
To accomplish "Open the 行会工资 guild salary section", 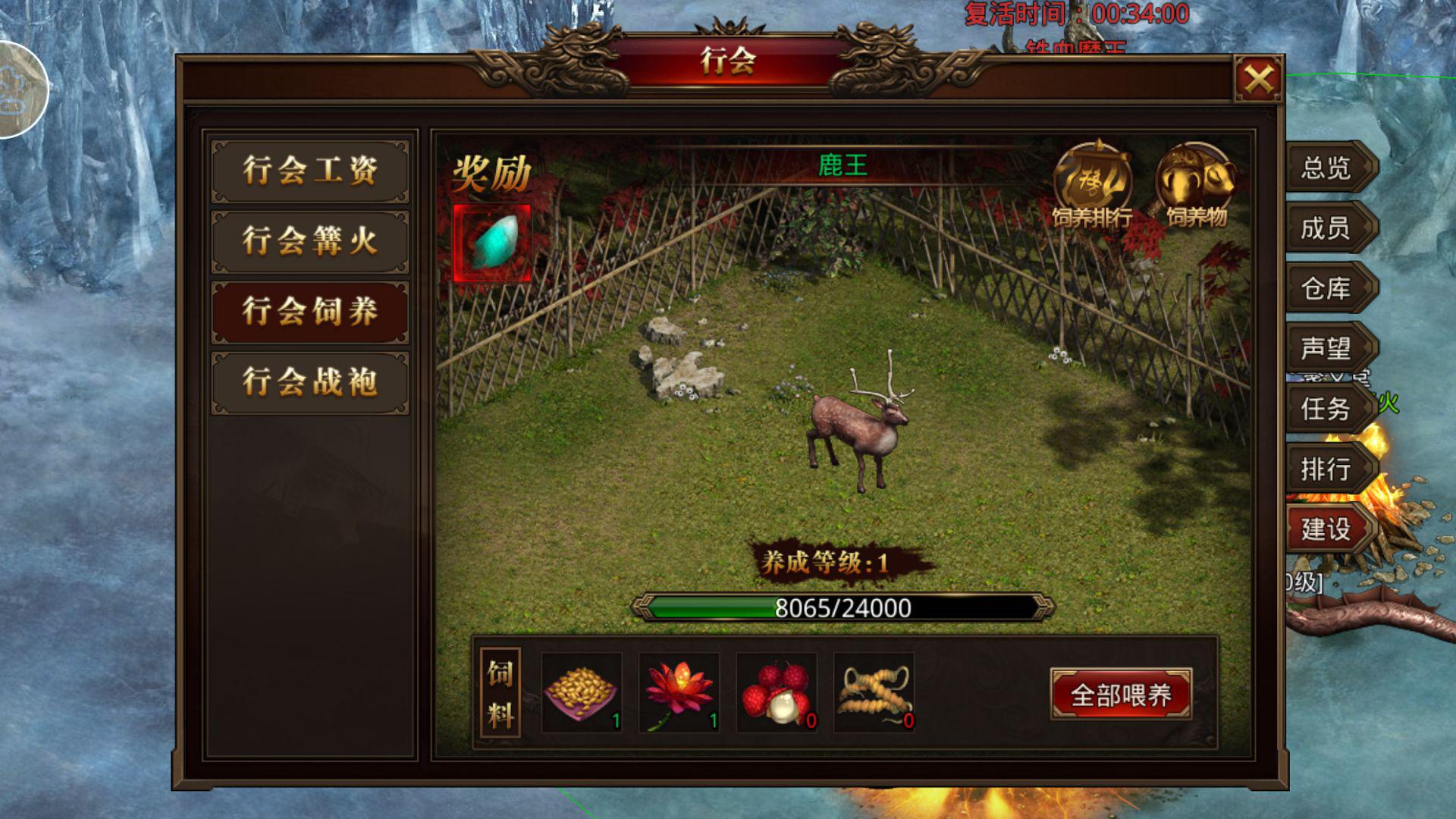I will click(x=310, y=171).
